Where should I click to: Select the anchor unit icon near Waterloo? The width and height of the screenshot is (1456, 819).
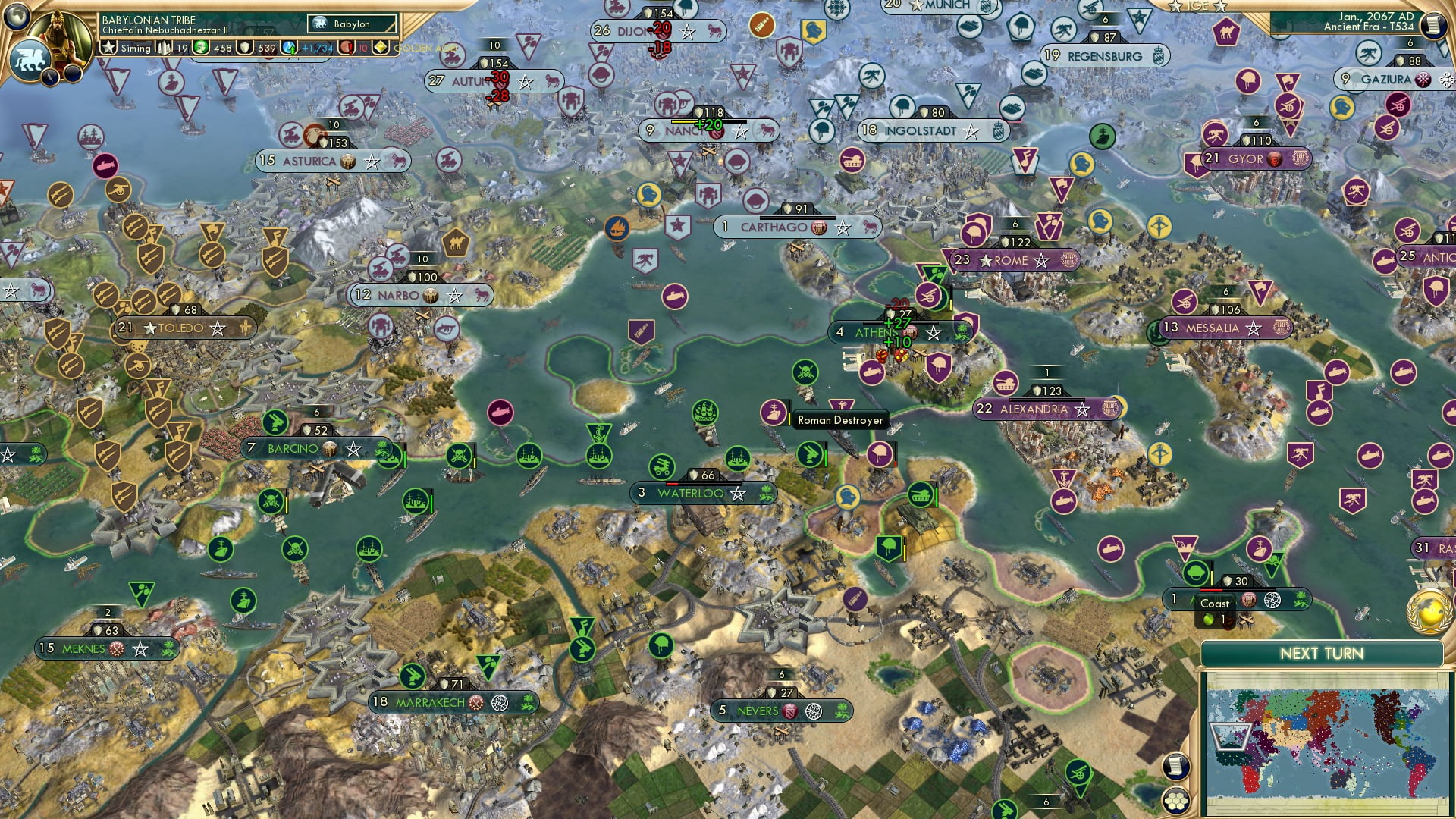pyautogui.click(x=598, y=432)
